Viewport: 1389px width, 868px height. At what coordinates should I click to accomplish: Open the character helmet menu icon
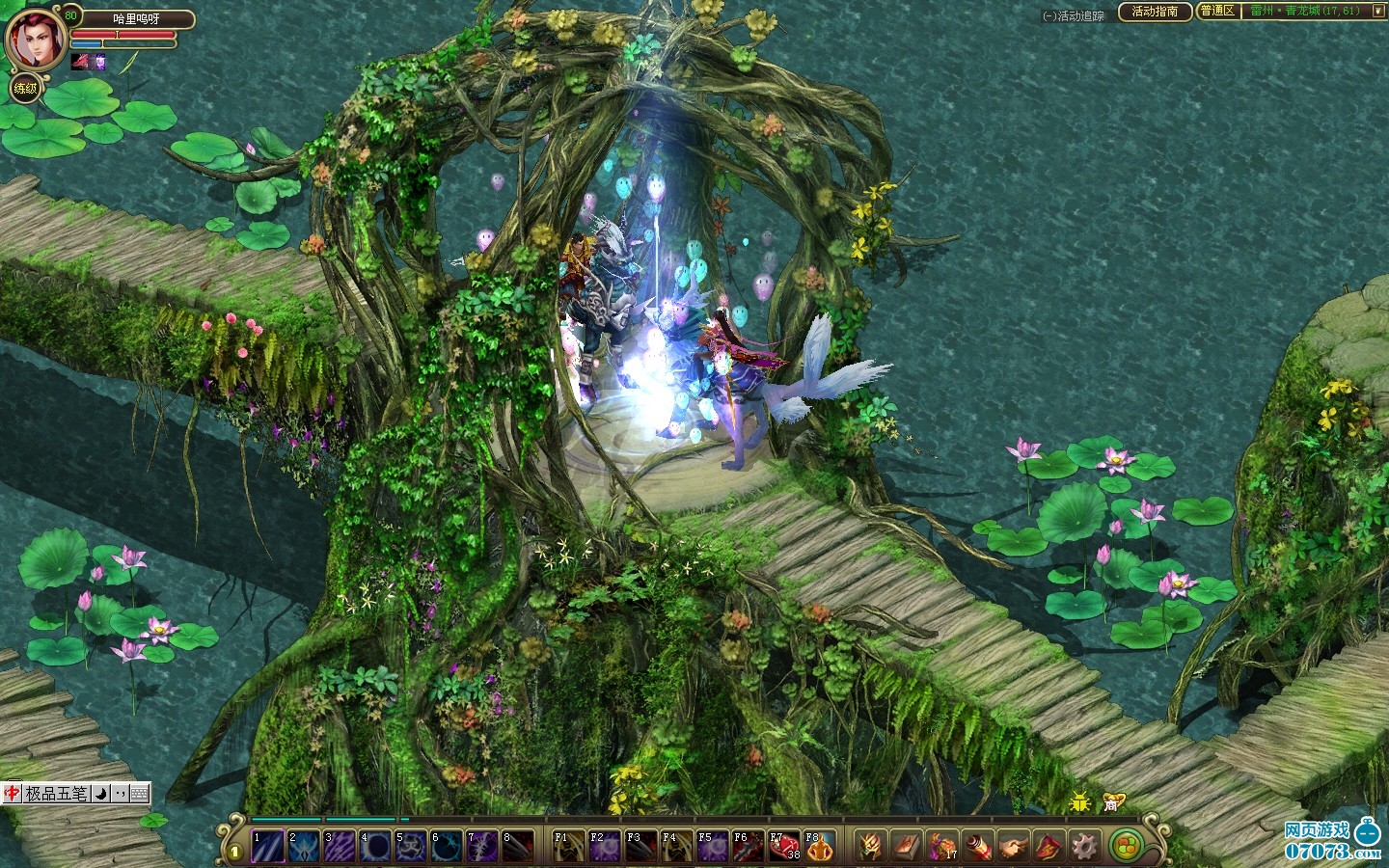pyautogui.click(x=871, y=847)
